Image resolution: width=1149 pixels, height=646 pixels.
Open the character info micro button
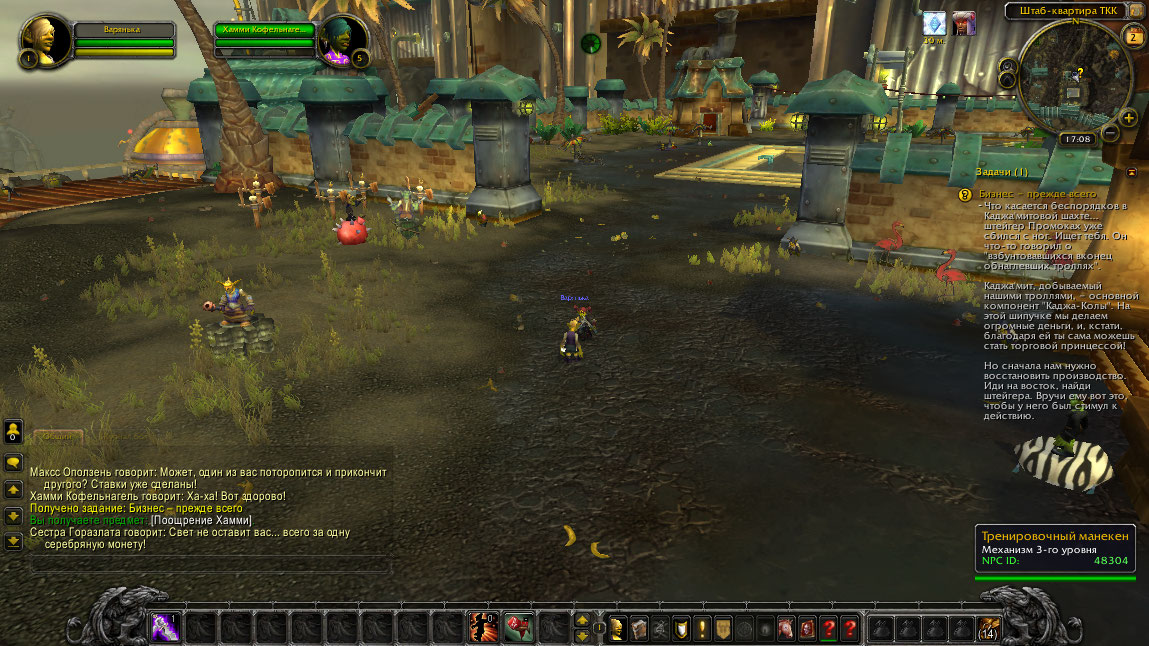(619, 628)
